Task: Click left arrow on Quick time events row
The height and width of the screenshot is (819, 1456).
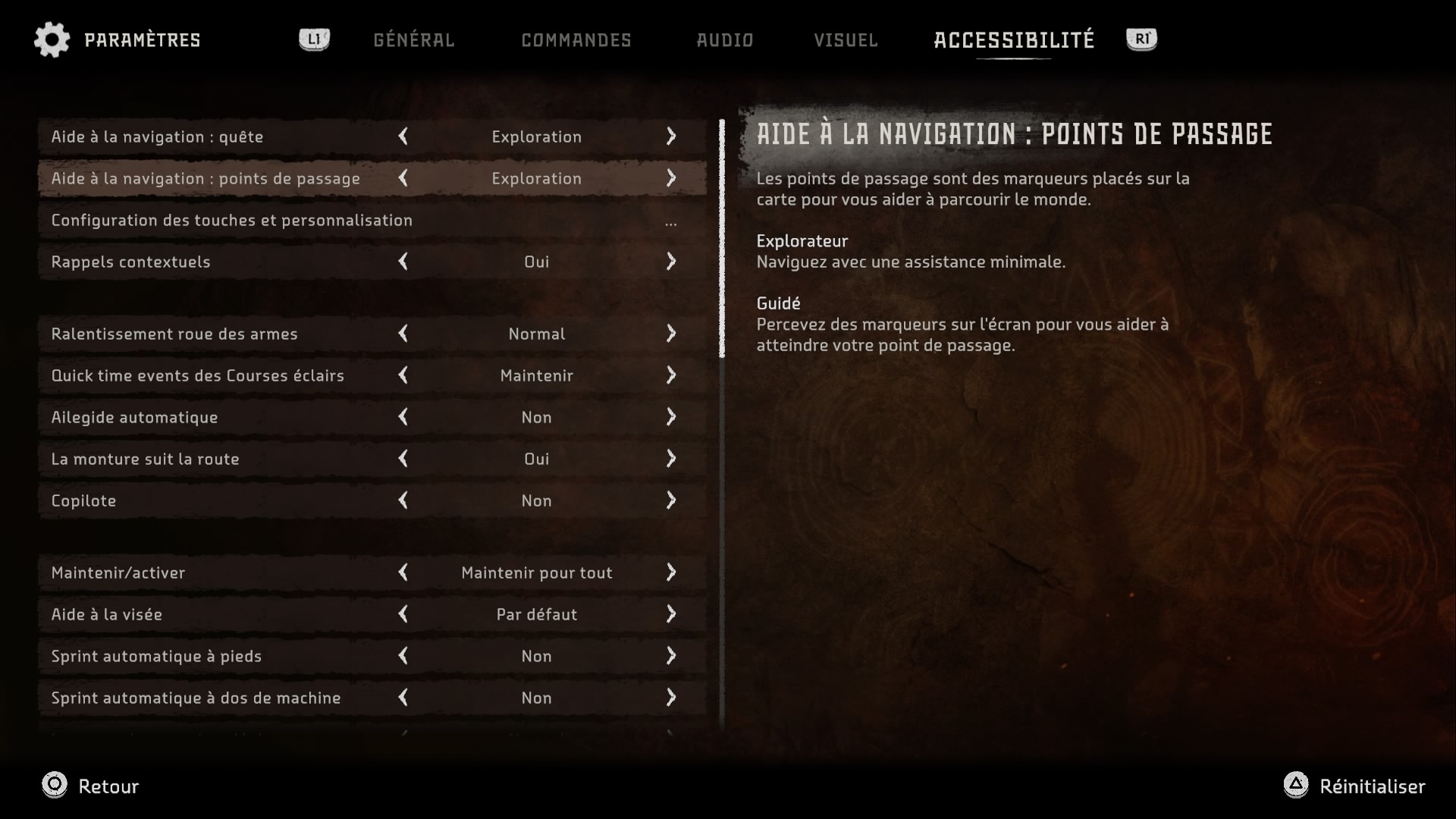Action: coord(403,375)
